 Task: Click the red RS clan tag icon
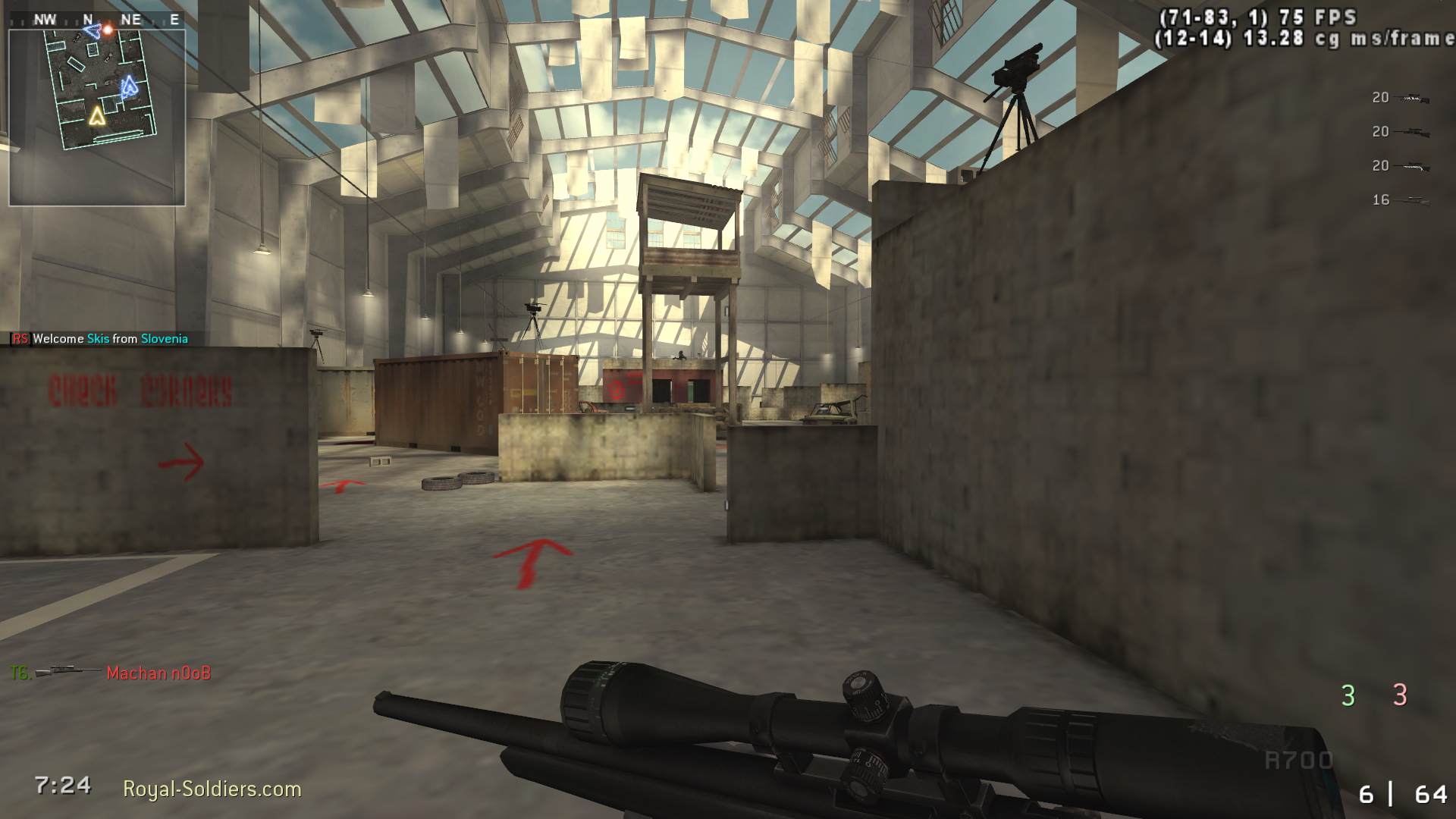[x=19, y=339]
